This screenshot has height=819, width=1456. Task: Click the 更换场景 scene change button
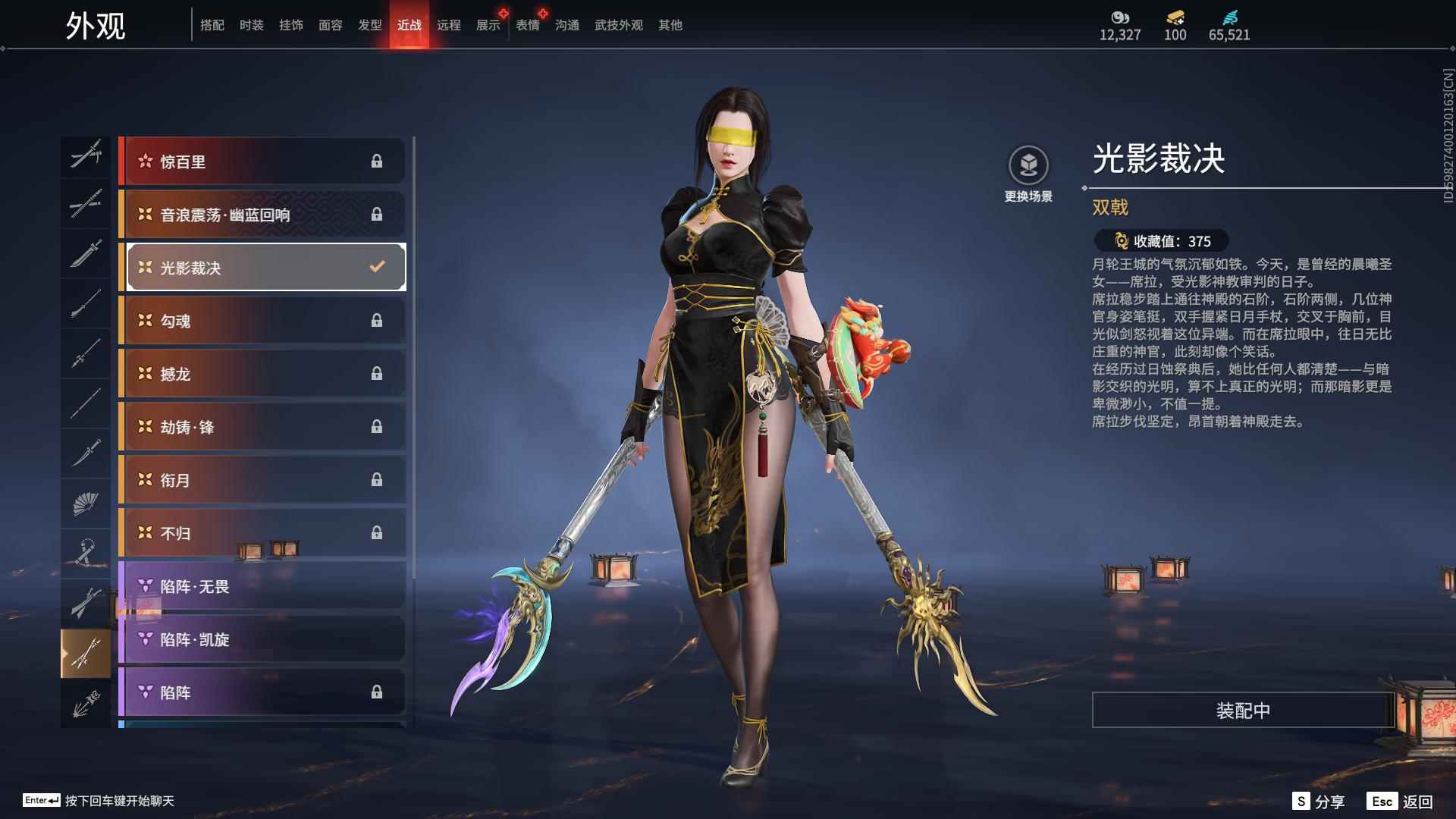[1028, 174]
